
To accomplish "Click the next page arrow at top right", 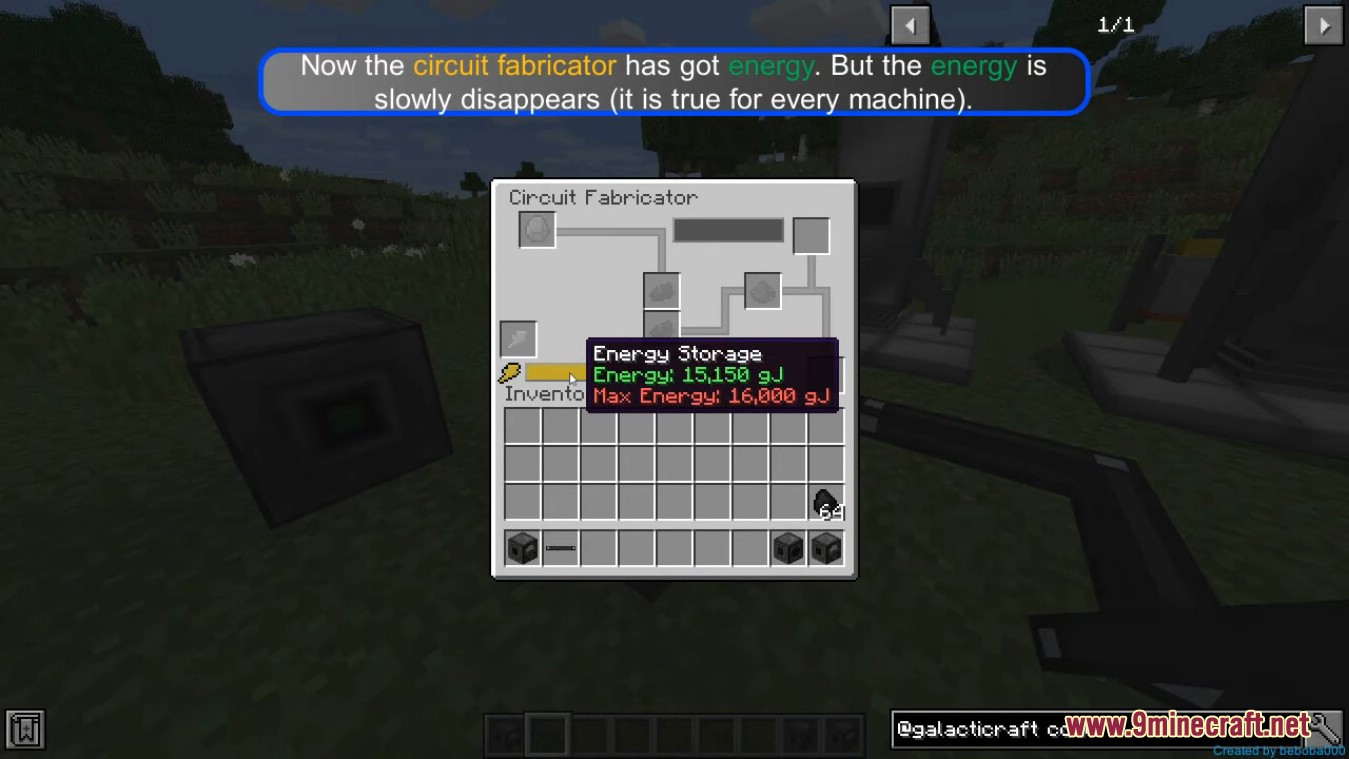I will [1323, 24].
